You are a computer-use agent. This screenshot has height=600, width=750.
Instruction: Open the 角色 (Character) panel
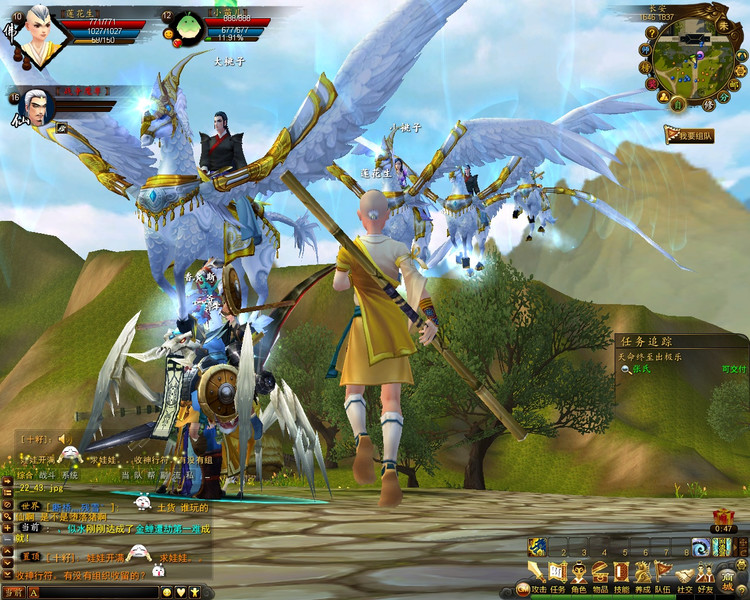coord(579,573)
